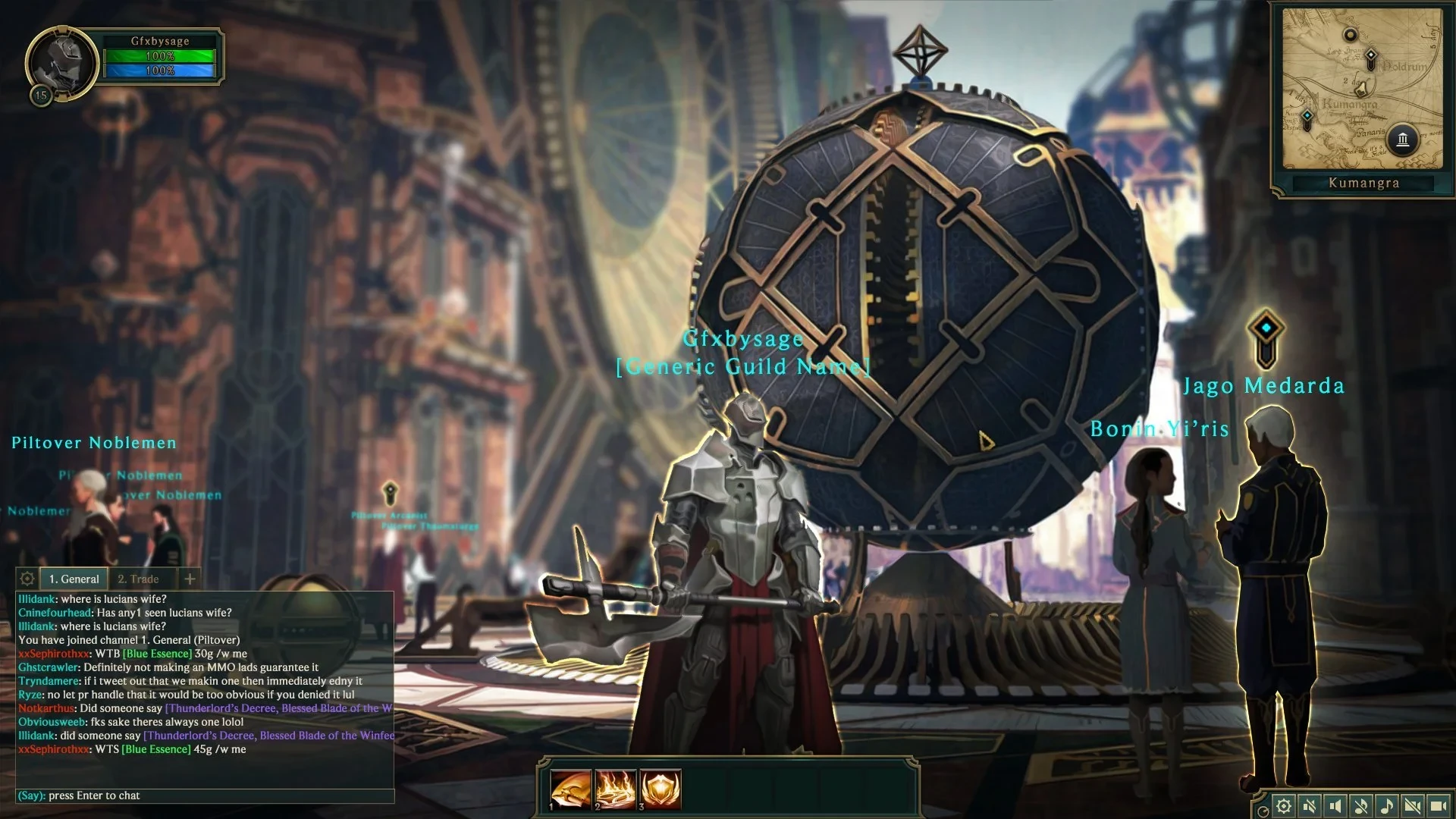1456x819 pixels.
Task: Open chat settings gear
Action: click(27, 579)
